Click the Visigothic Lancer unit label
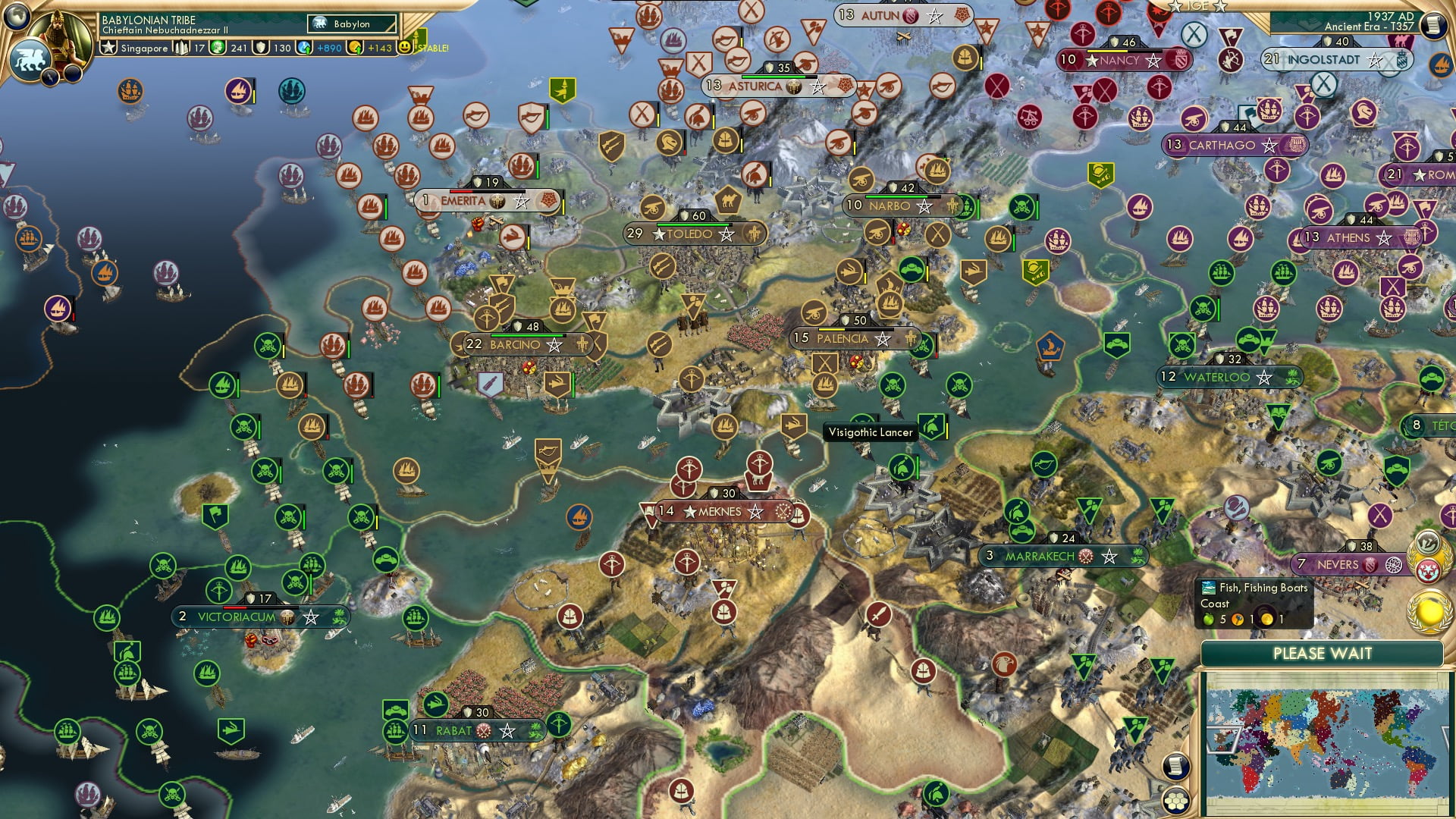 pyautogui.click(x=871, y=431)
